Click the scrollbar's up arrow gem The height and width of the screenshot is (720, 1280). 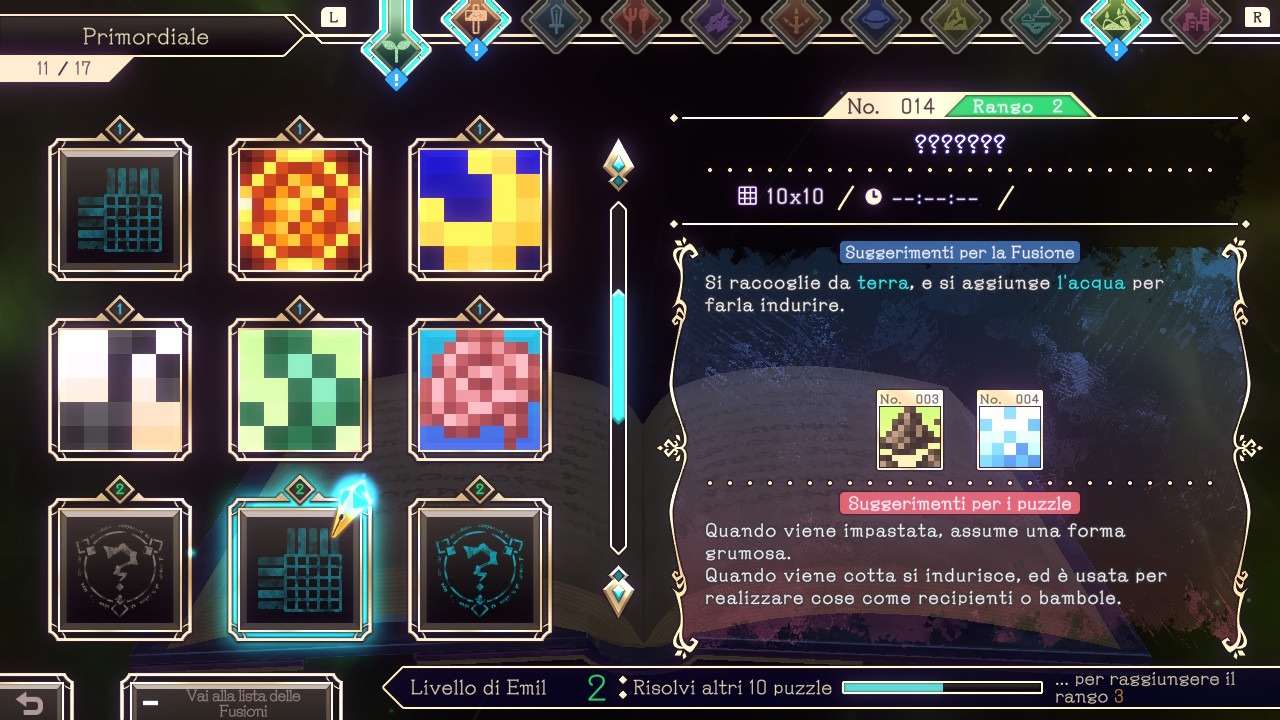point(618,163)
